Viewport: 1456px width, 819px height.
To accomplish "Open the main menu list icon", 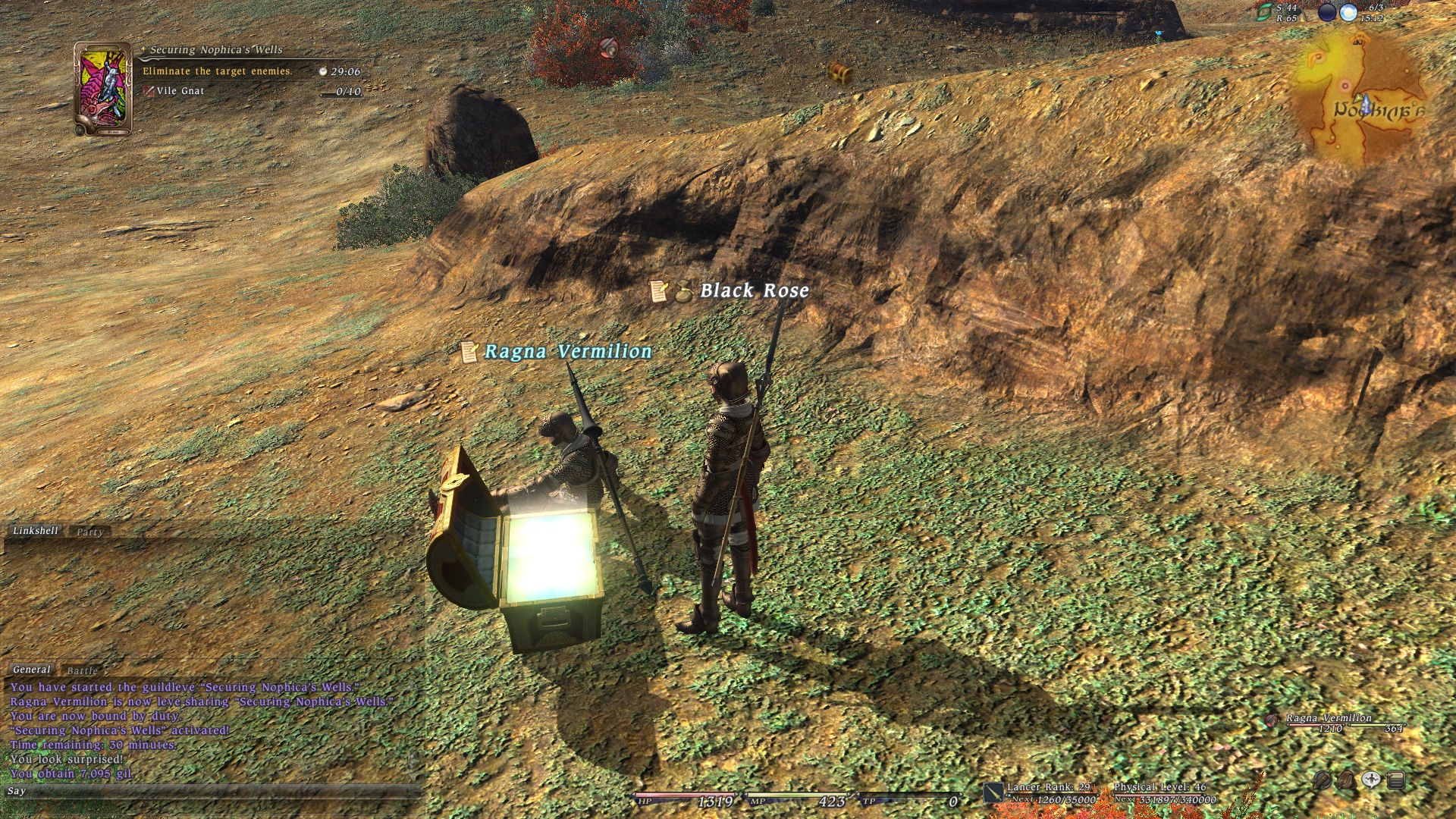I will tap(1396, 780).
